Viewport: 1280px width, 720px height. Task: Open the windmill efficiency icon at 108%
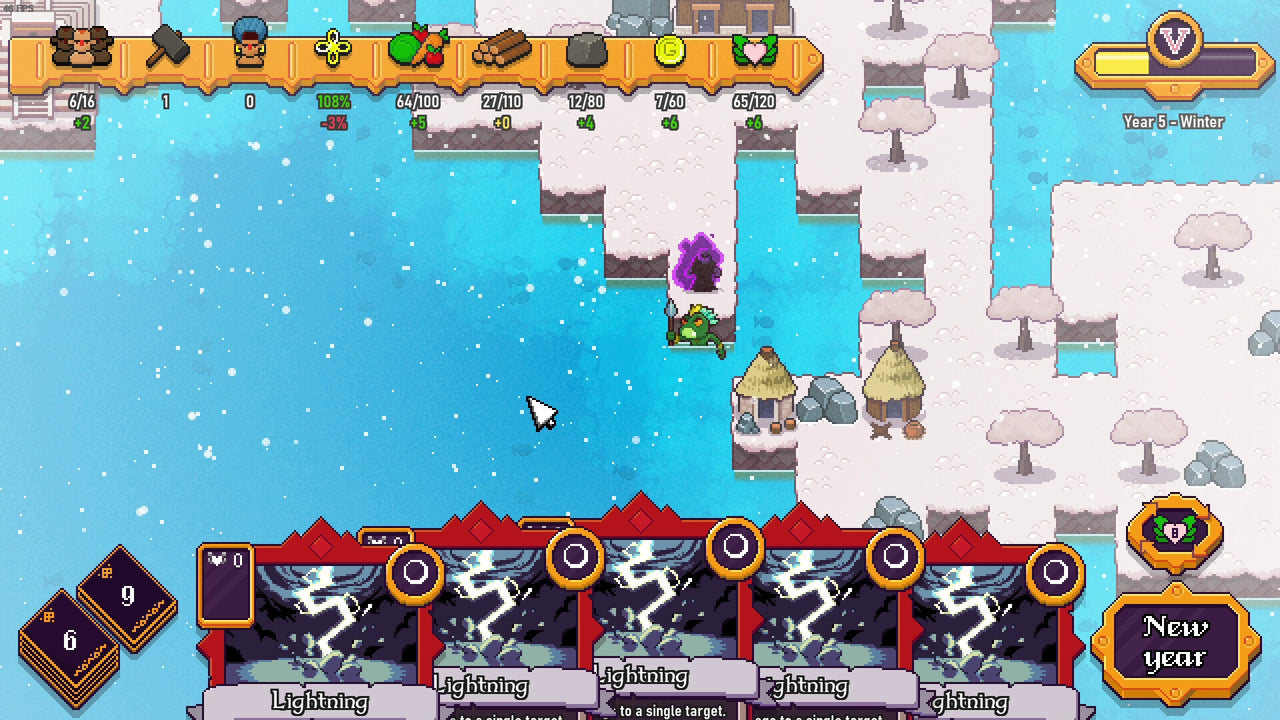coord(334,48)
